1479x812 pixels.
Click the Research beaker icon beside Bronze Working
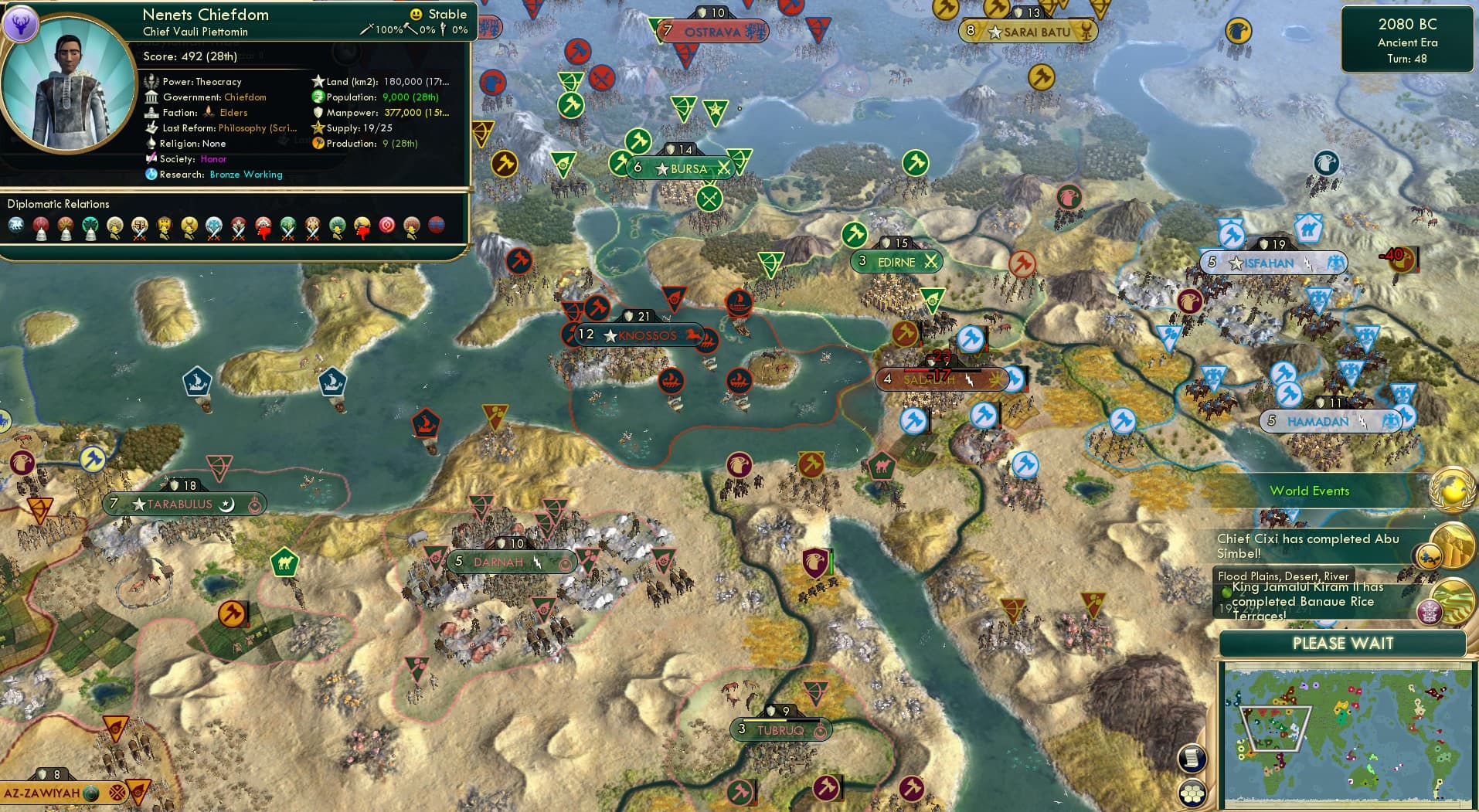click(151, 175)
